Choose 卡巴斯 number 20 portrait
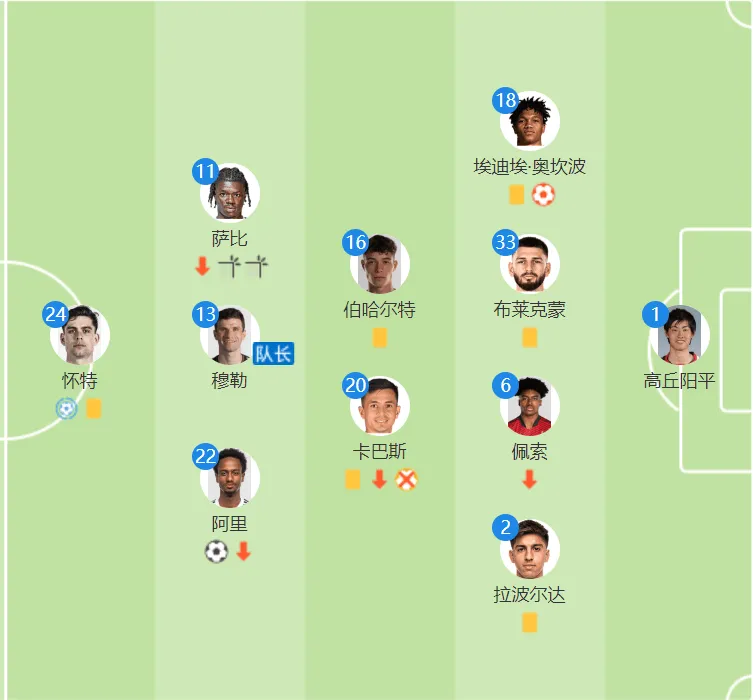 click(x=380, y=407)
